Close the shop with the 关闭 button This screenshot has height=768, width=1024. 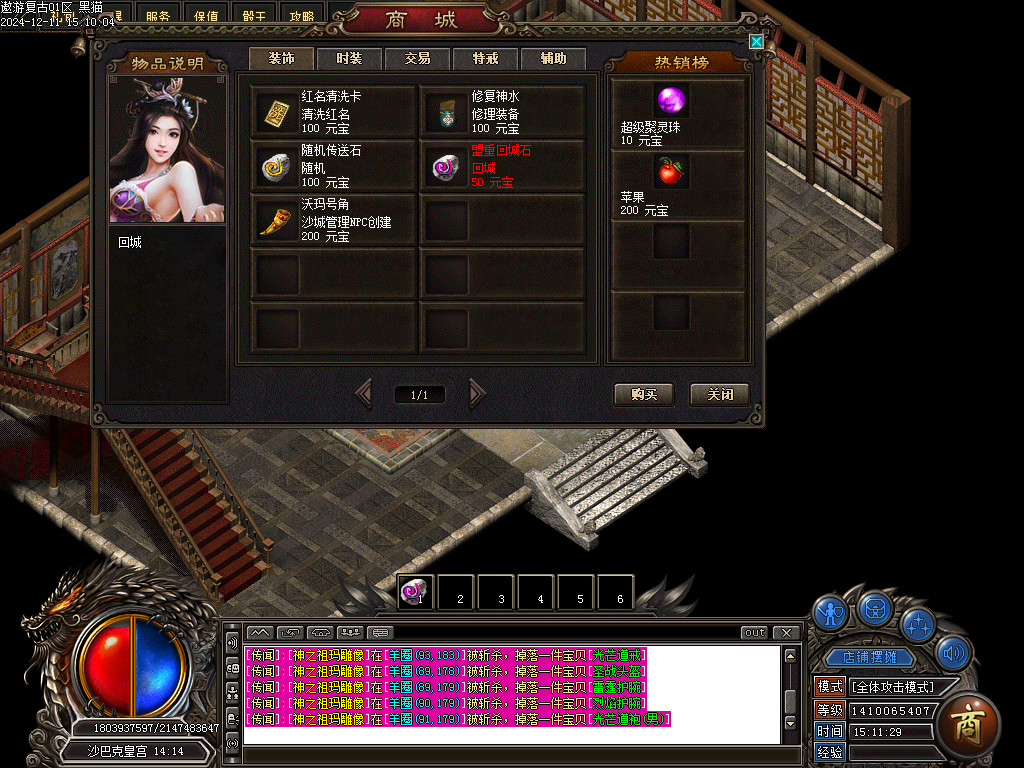tap(720, 394)
